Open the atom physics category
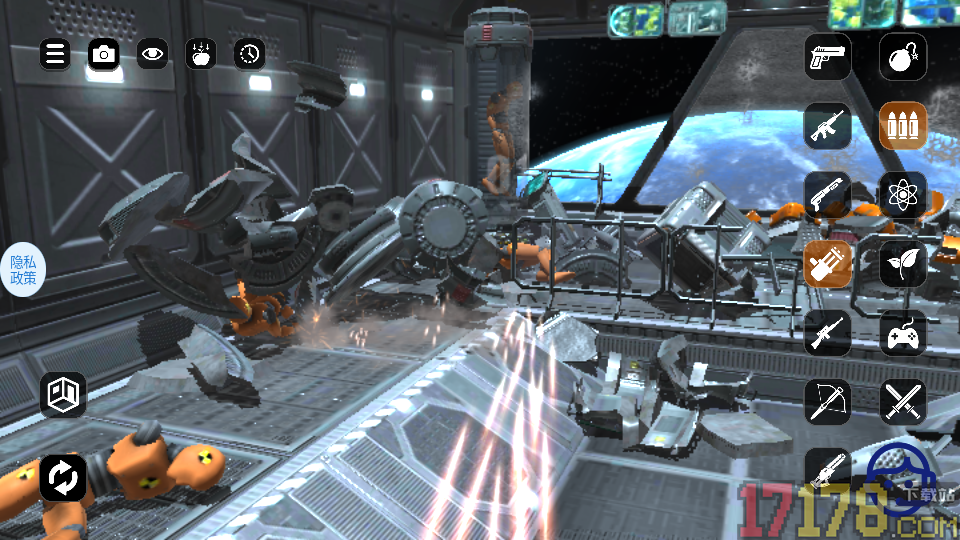The image size is (960, 540). (903, 194)
